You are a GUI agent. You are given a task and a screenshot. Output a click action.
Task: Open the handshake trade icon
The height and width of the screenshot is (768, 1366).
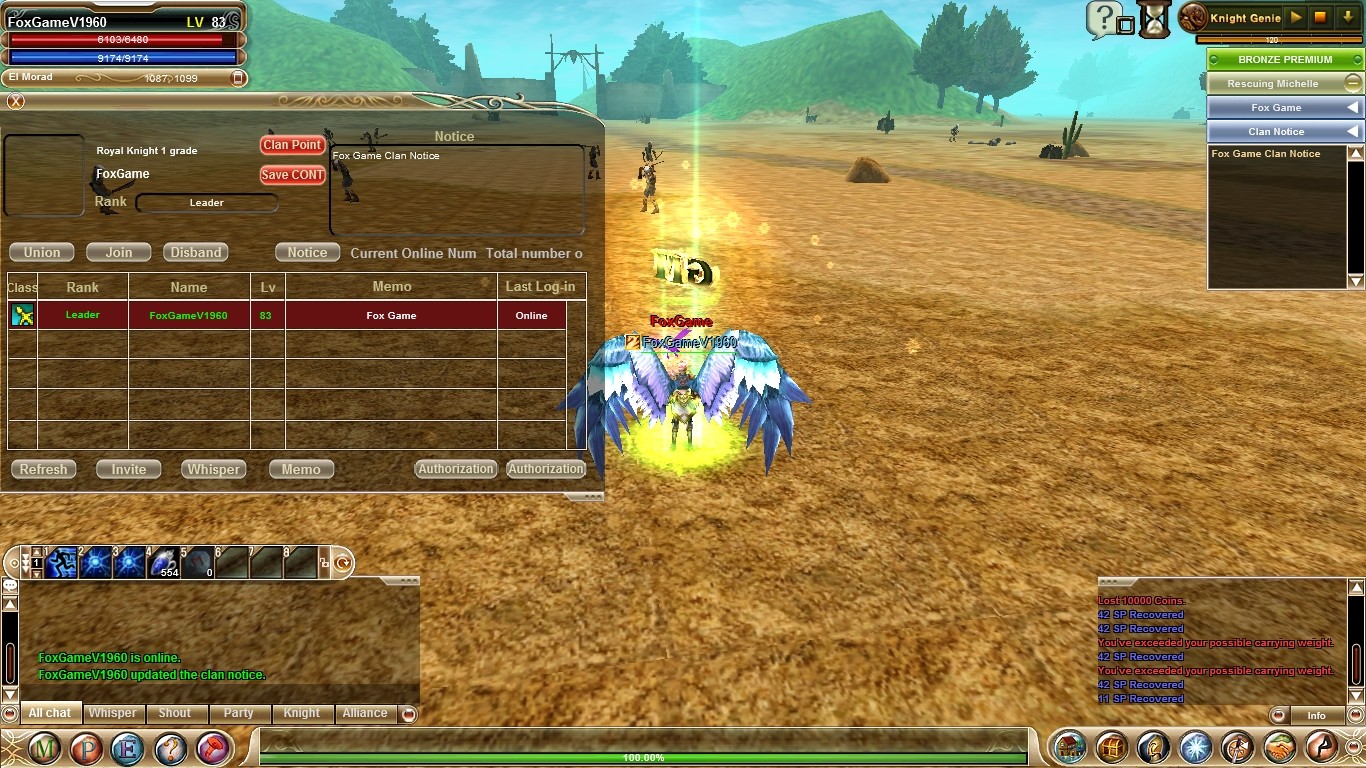click(1280, 747)
